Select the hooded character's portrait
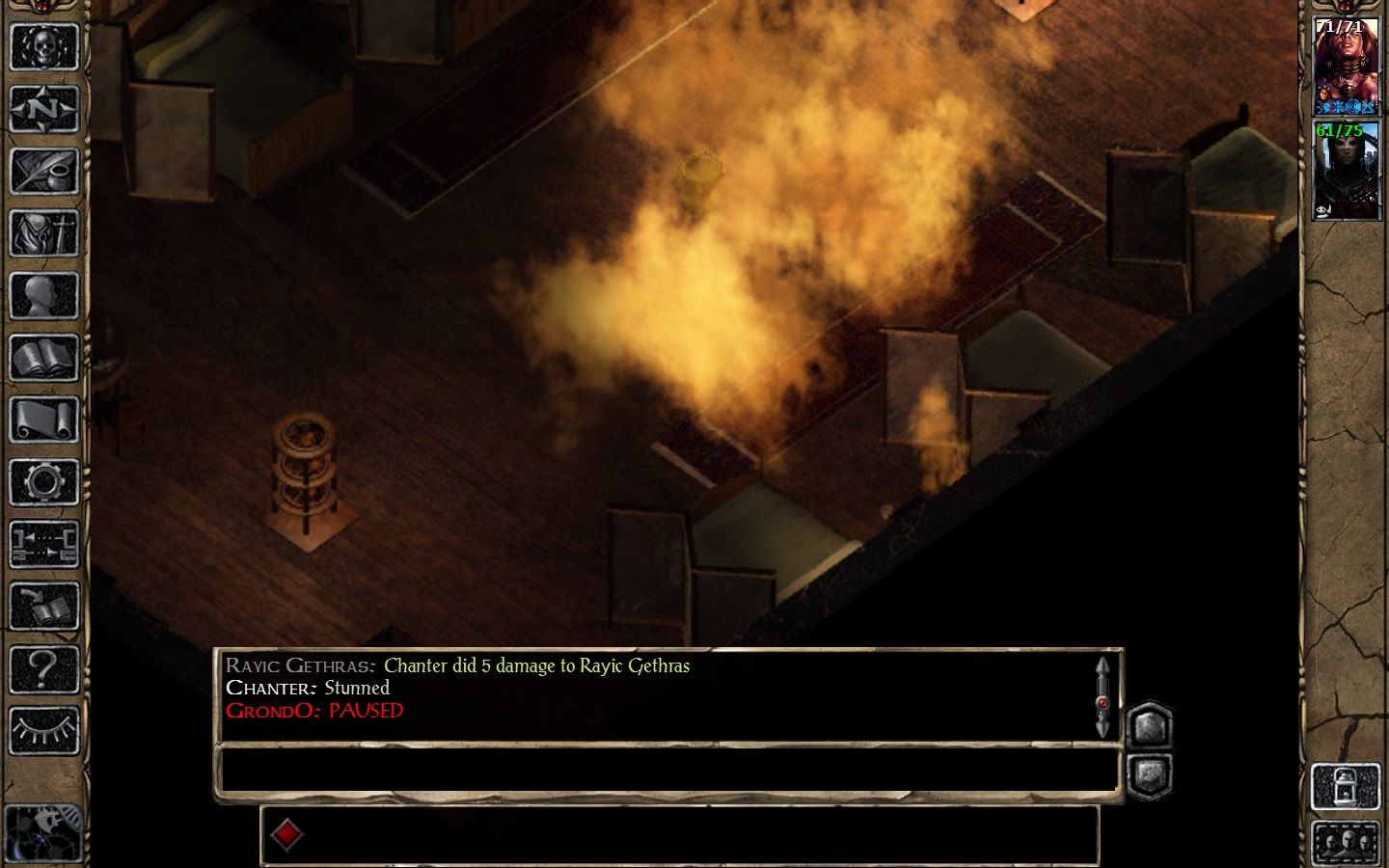 tap(1347, 172)
